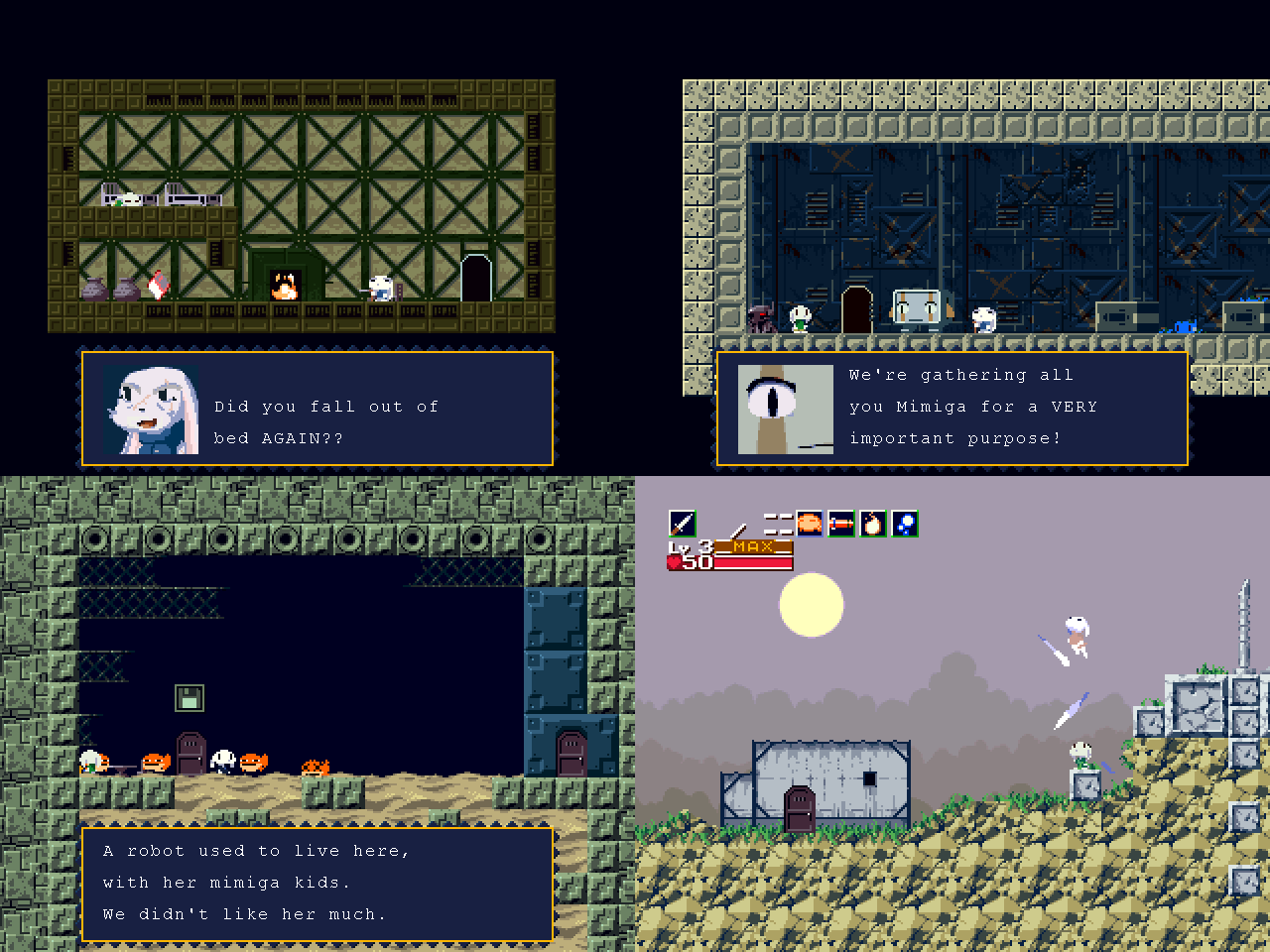Switch to the orange blob weapon icon

click(809, 523)
